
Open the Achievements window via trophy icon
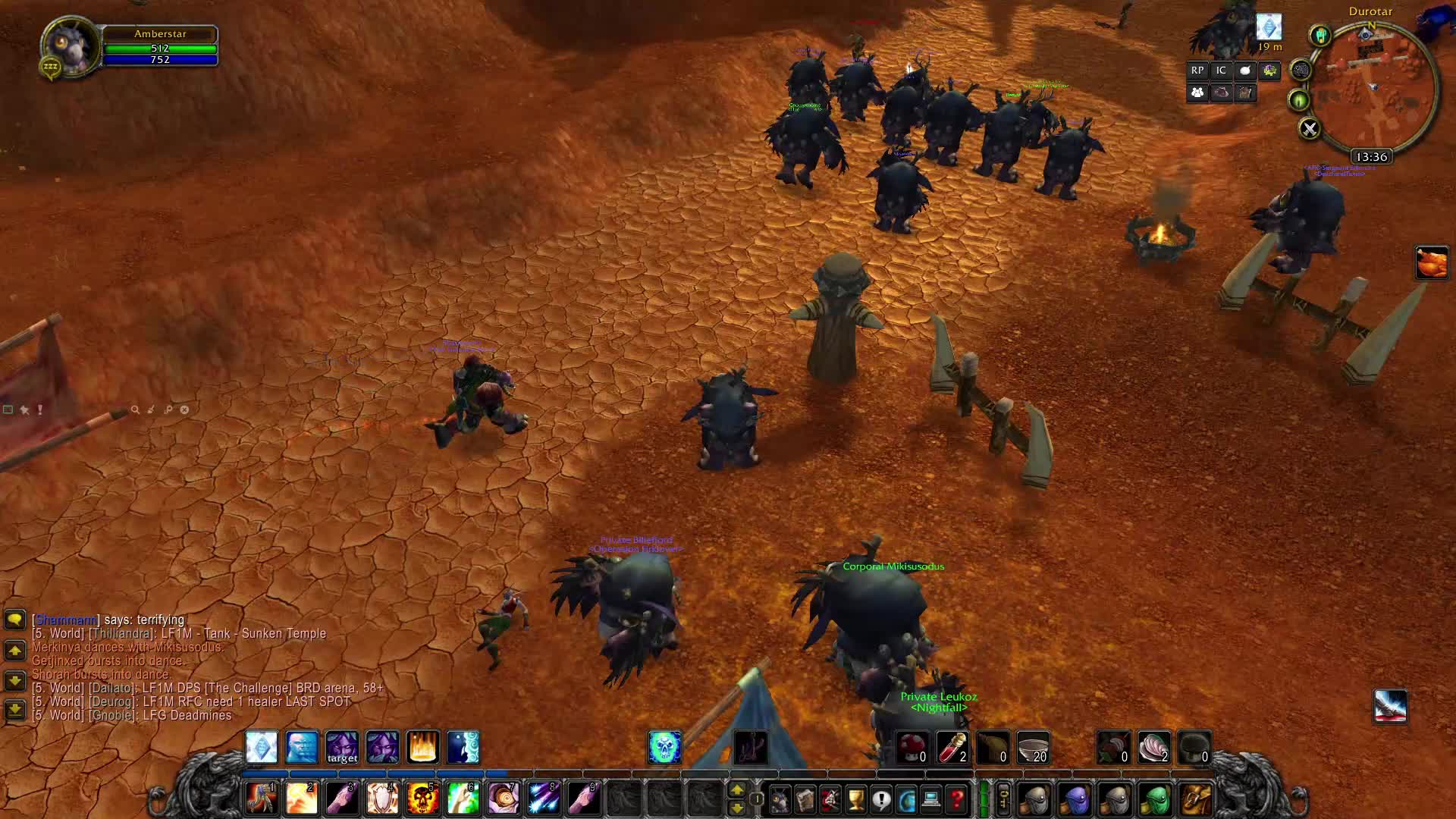coord(855,798)
